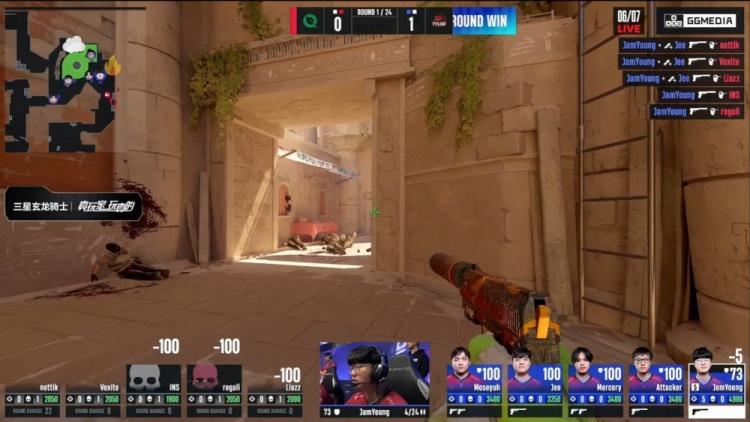Click the red LIVE indicator
This screenshot has height=422, width=750.
tap(628, 29)
